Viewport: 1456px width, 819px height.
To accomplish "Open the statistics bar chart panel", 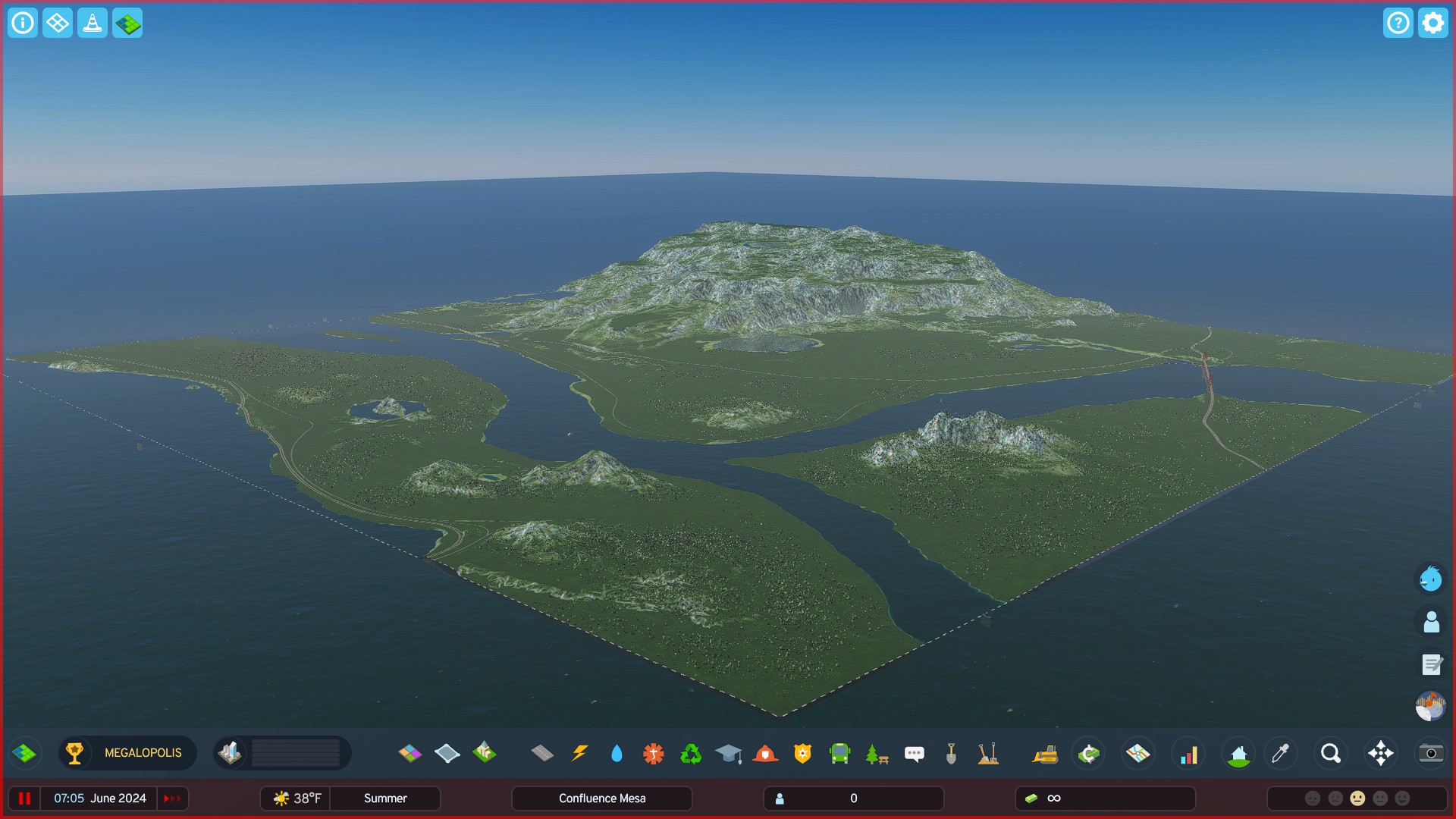I will (1188, 753).
